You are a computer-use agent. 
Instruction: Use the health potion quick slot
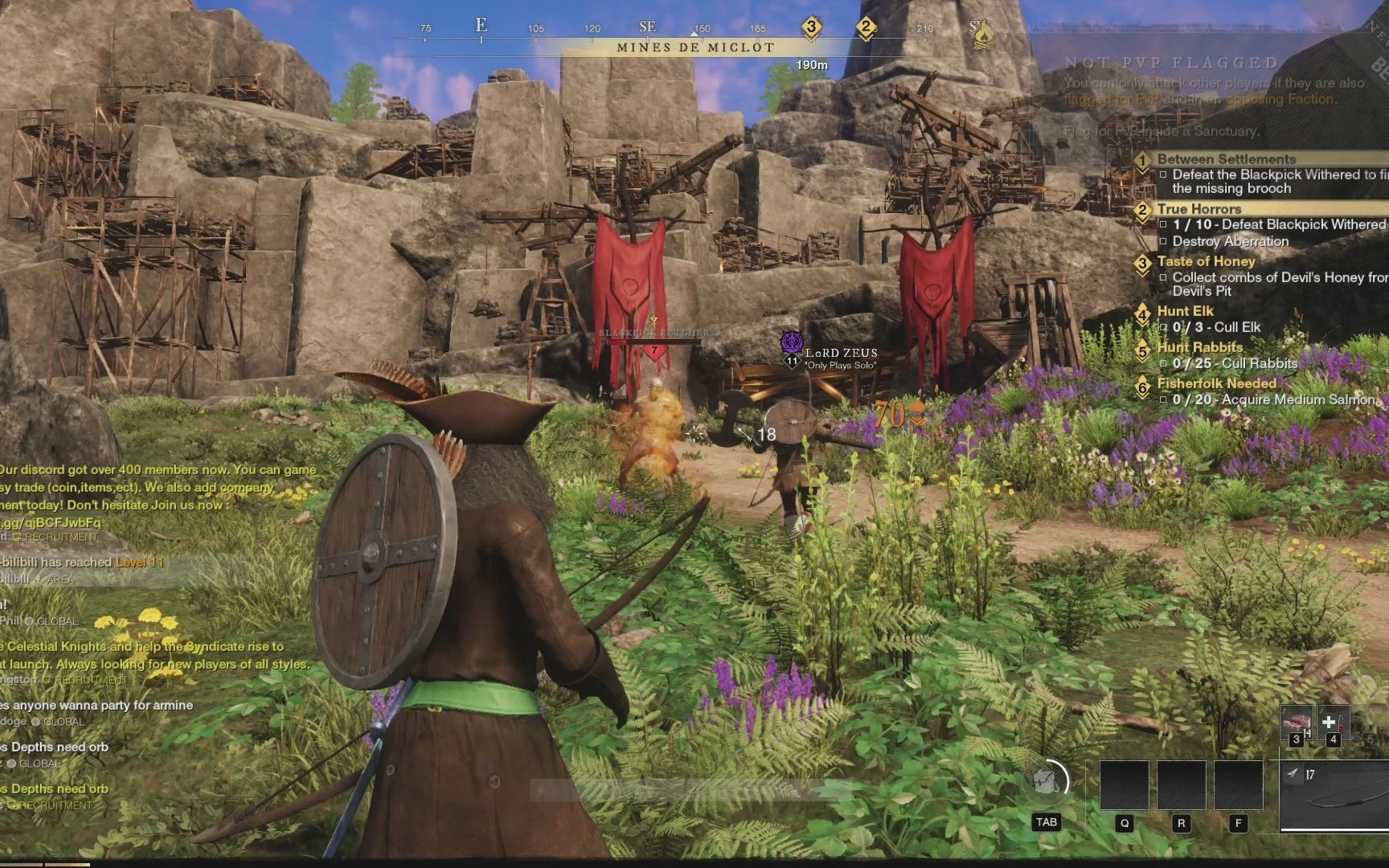tap(1331, 723)
